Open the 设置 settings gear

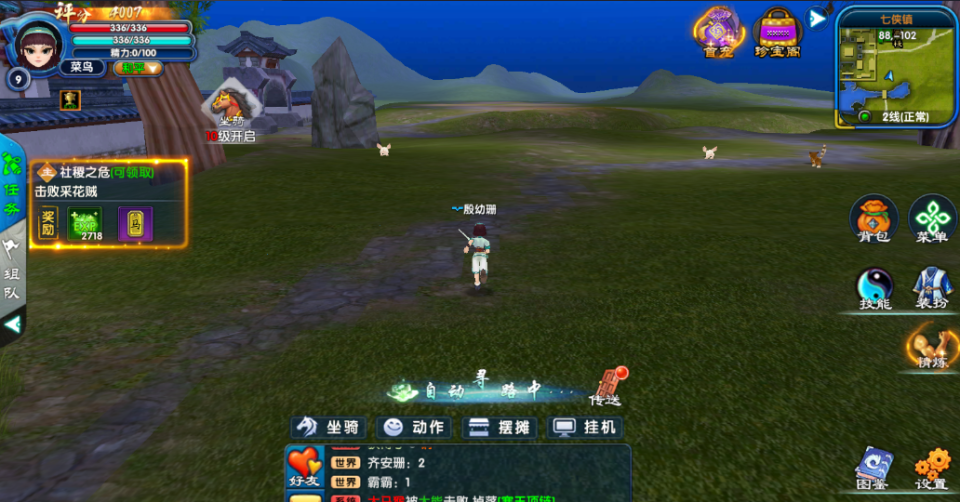pos(931,468)
